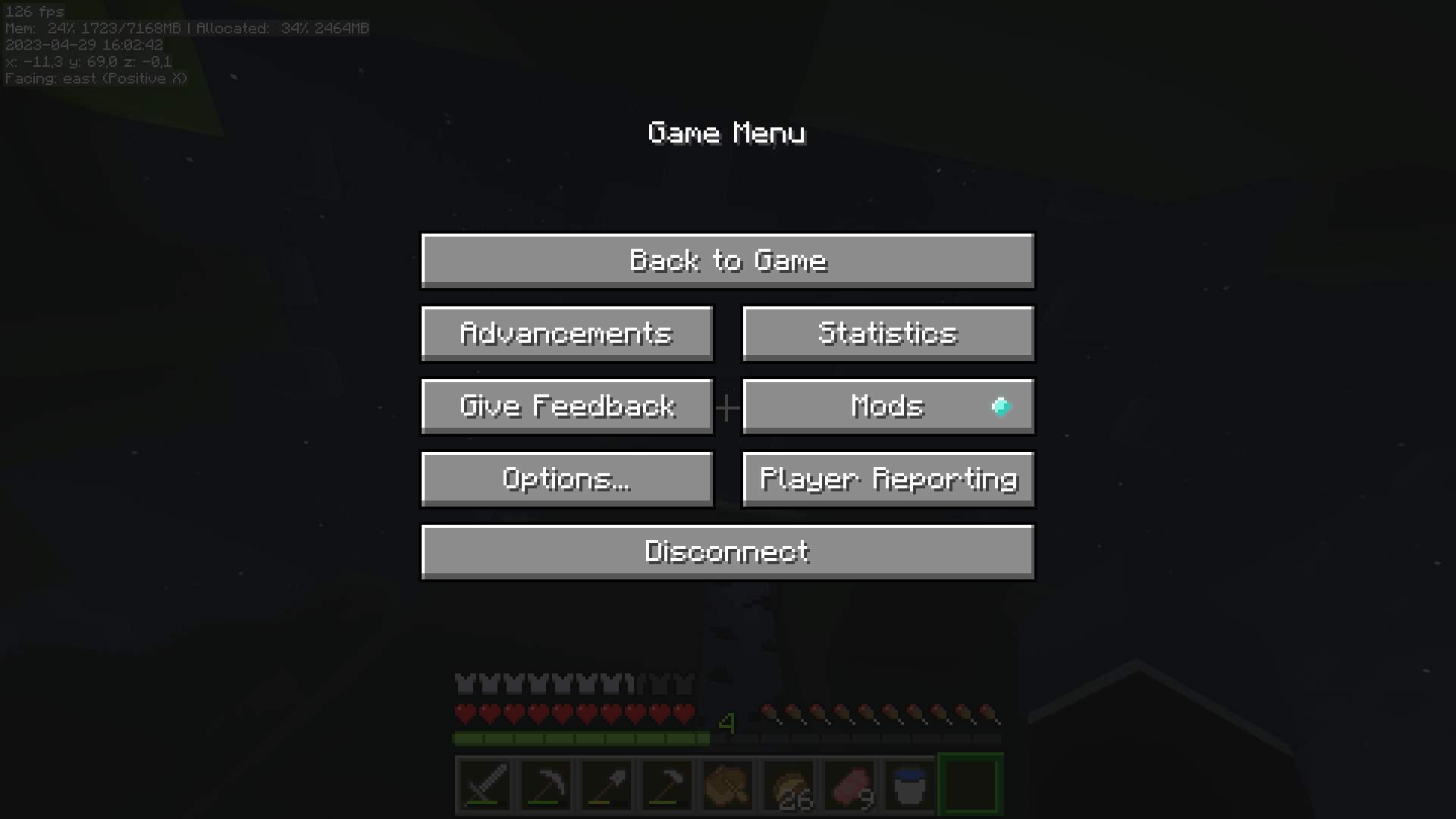The image size is (1456, 819).
Task: Disconnect from the server
Action: pos(727,551)
